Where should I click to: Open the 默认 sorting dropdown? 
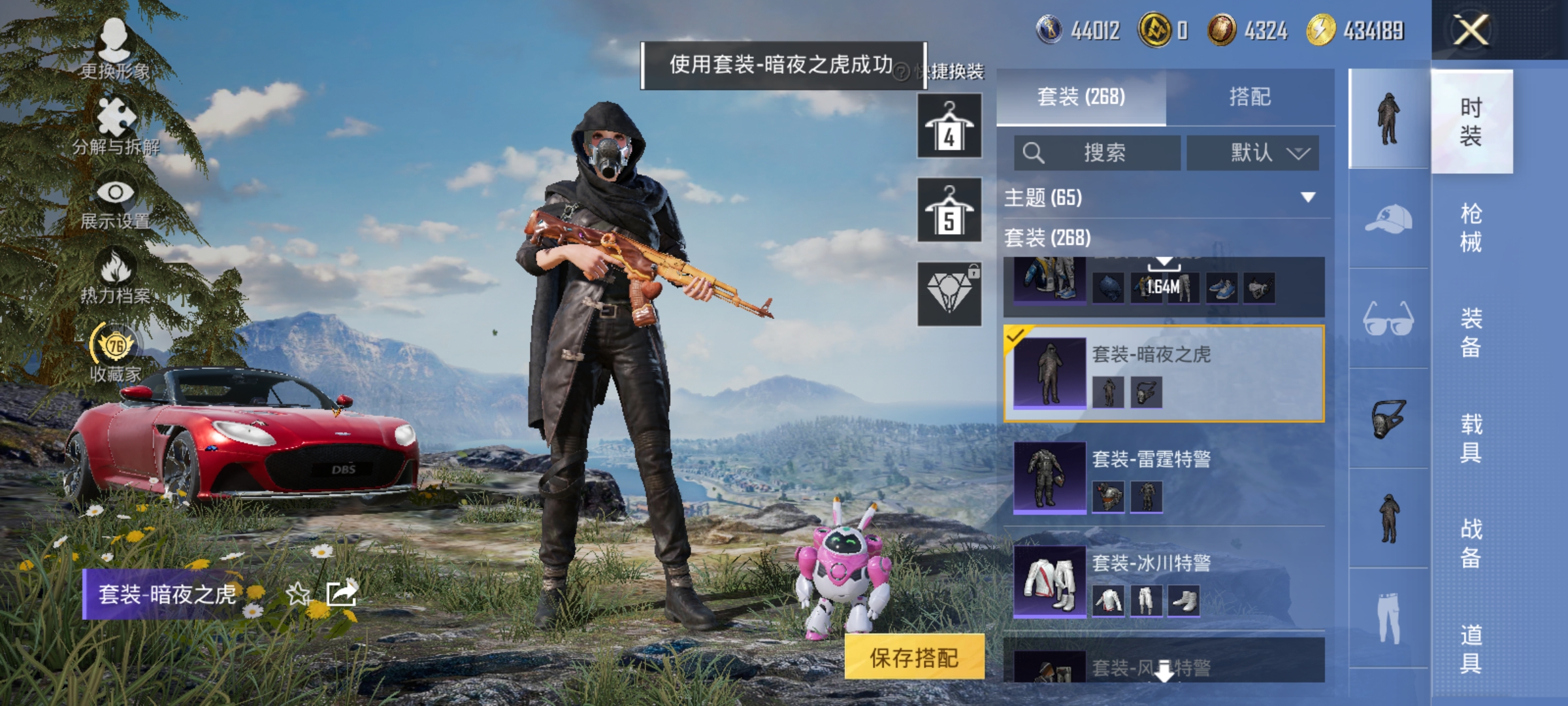(x=1252, y=152)
